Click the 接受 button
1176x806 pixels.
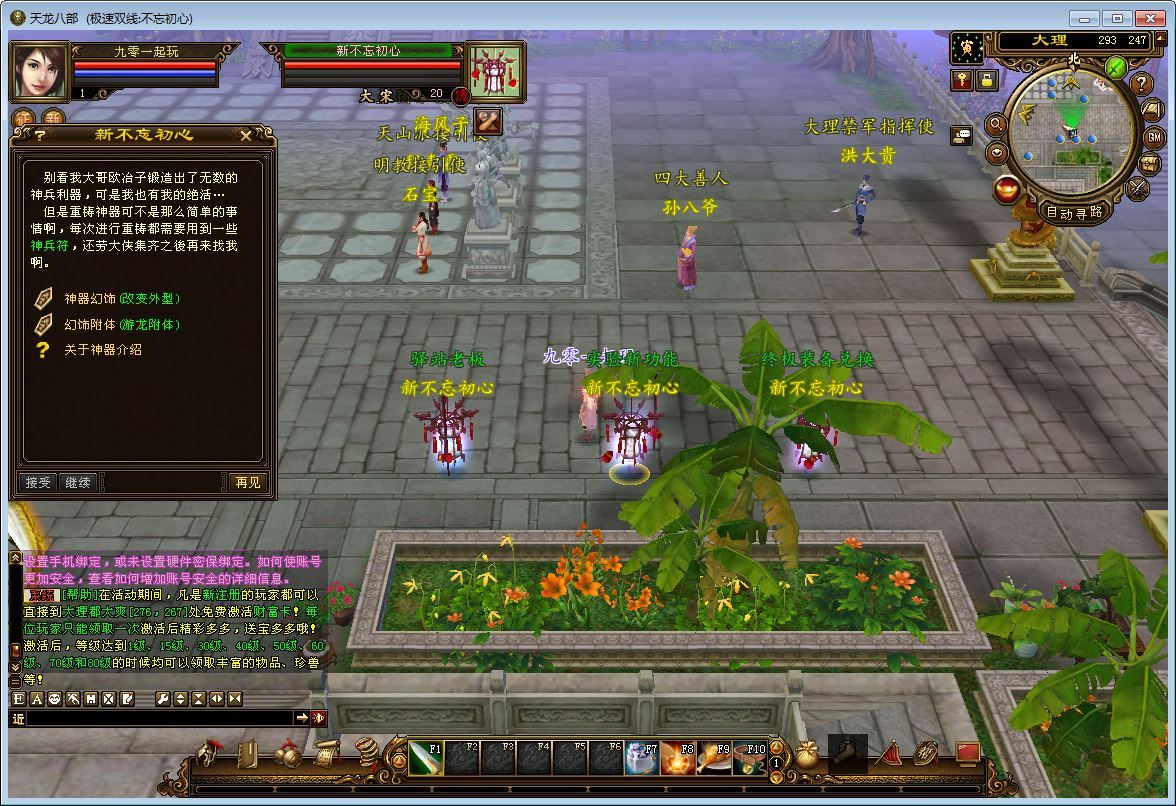[x=38, y=482]
